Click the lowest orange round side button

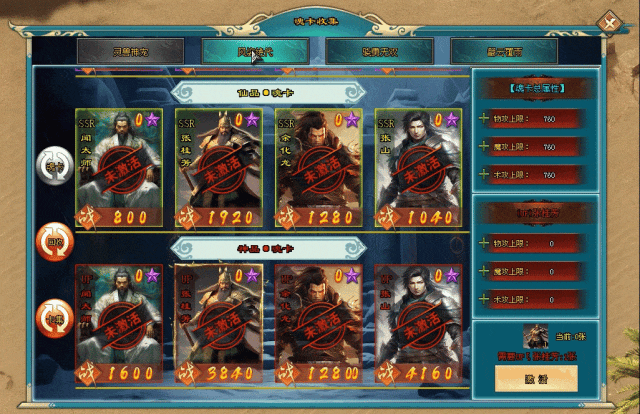coord(53,319)
